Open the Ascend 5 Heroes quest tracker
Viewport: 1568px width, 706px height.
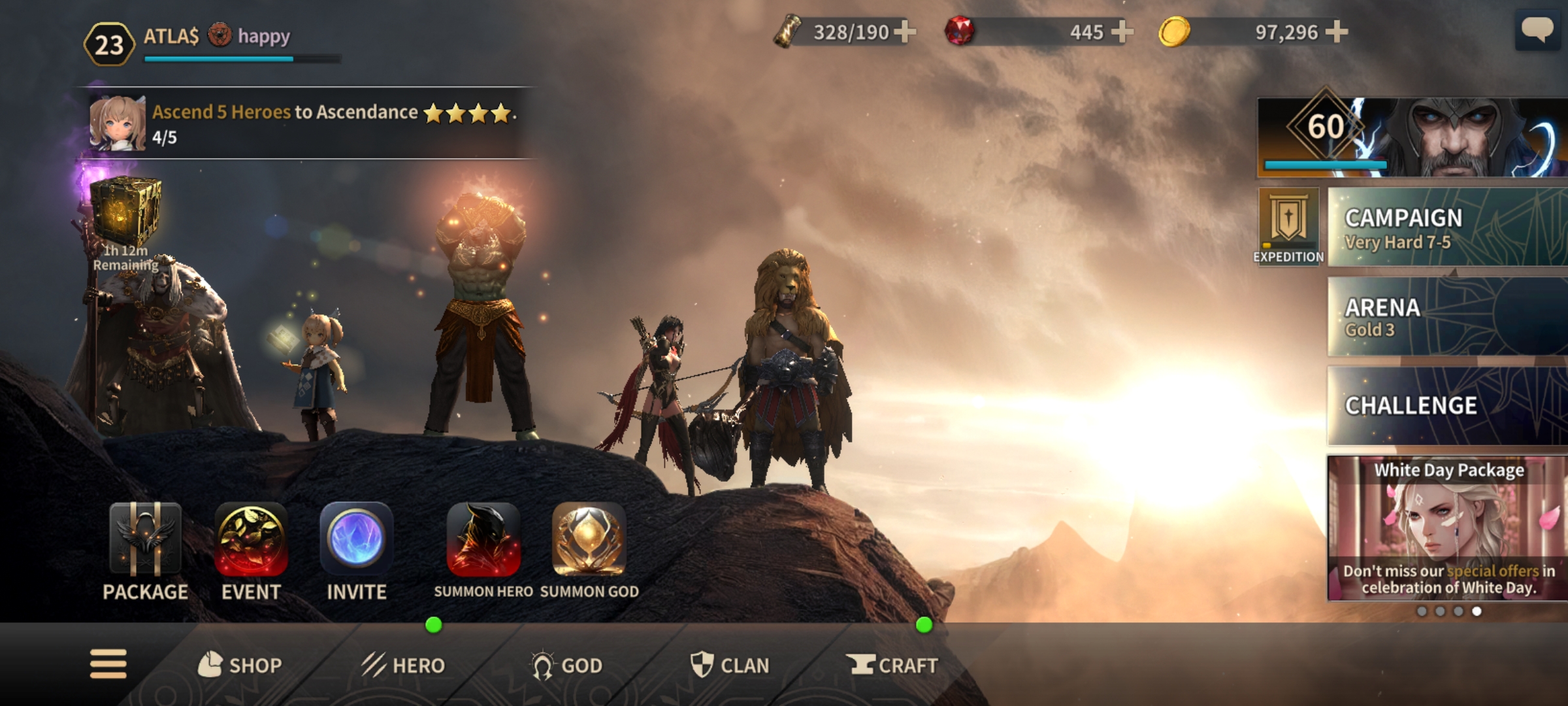pos(307,123)
